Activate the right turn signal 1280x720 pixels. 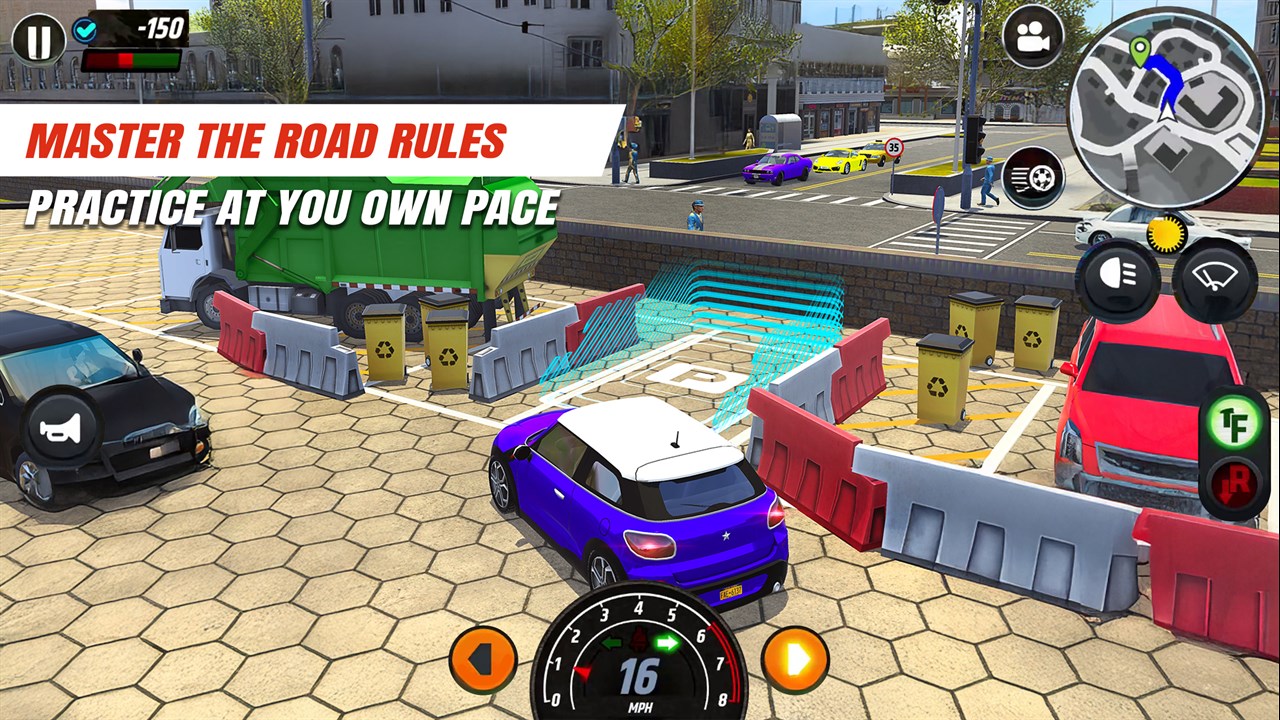pos(795,660)
